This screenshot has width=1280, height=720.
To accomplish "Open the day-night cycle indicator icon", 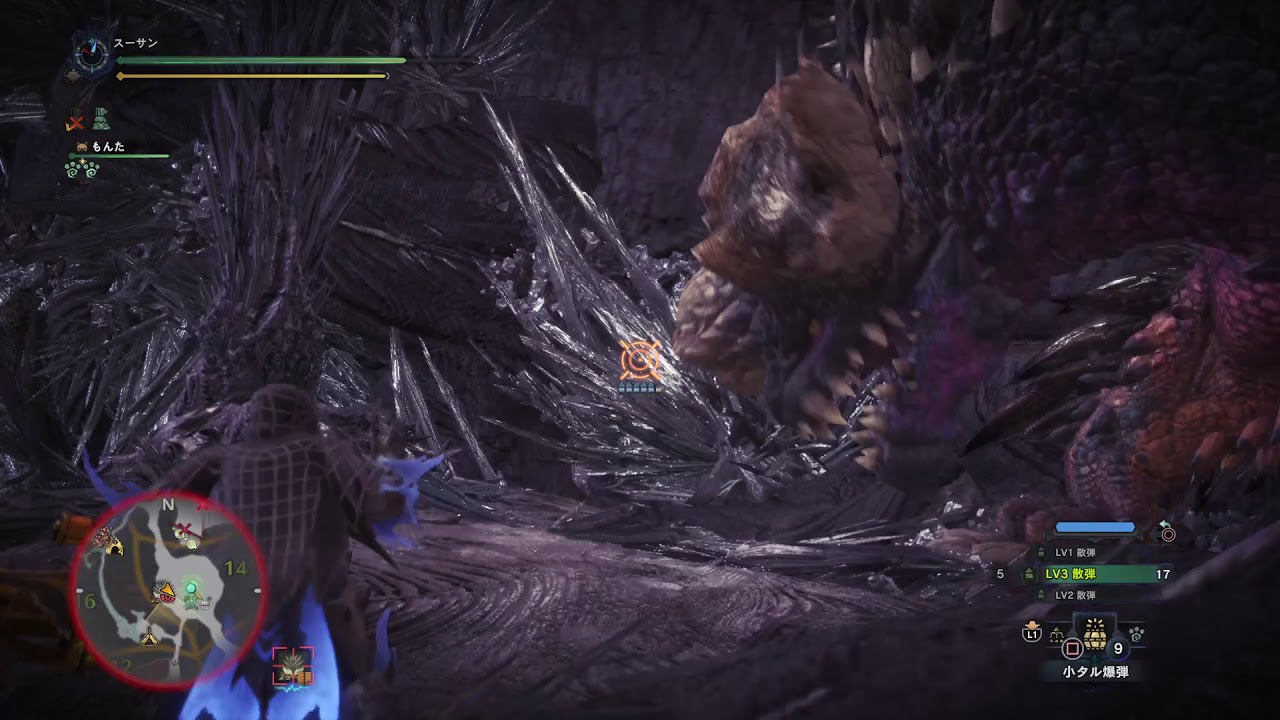I will [73, 75].
